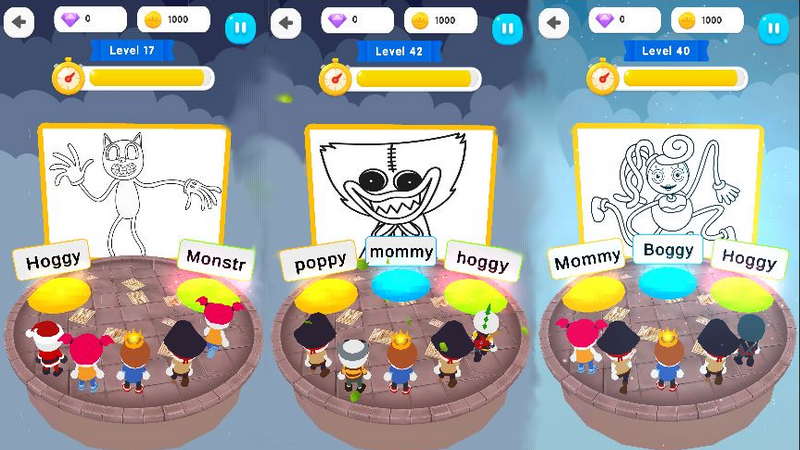Pause the Level 17 game
This screenshot has height=450, width=800.
pyautogui.click(x=239, y=27)
